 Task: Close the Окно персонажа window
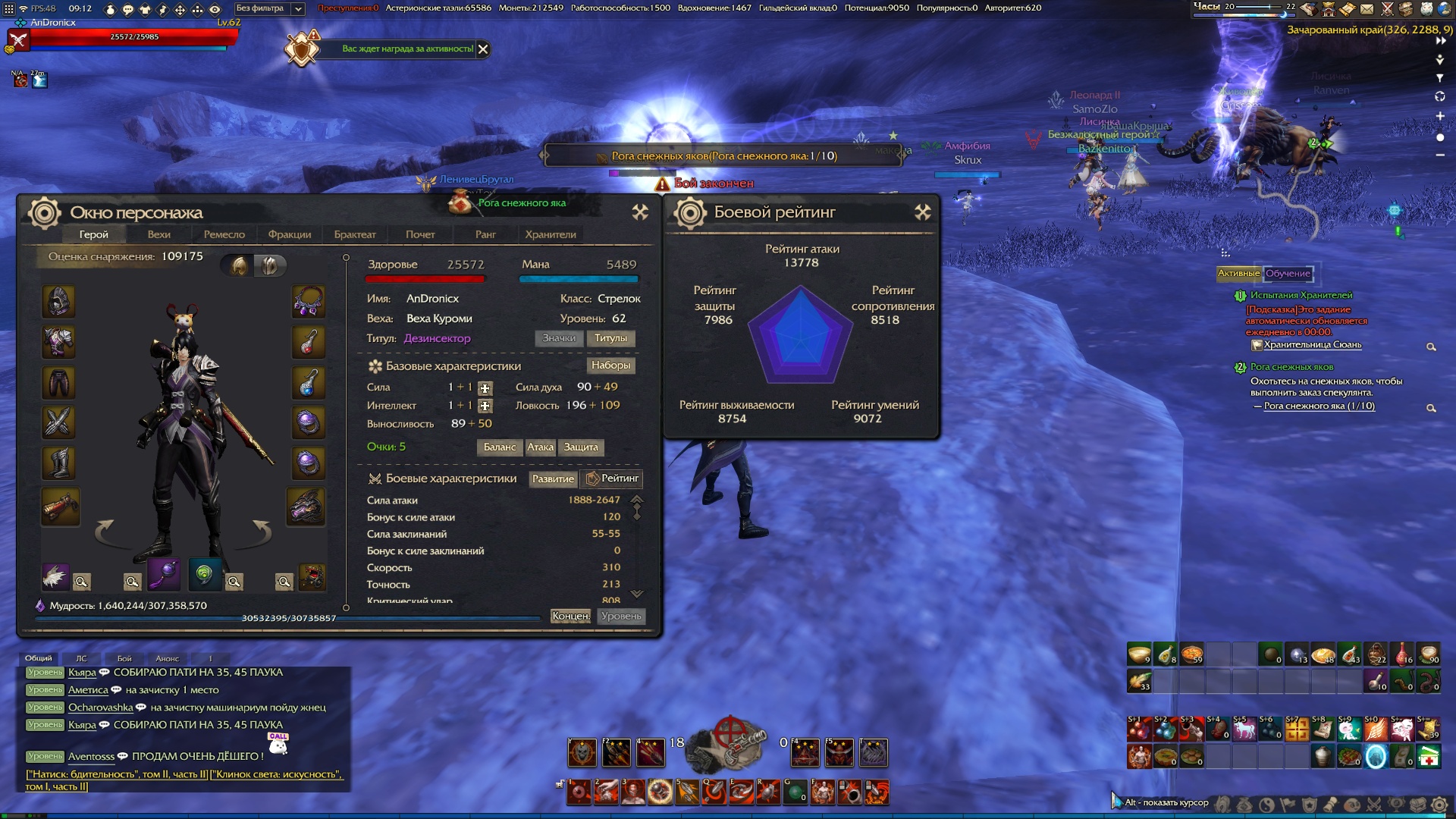640,212
